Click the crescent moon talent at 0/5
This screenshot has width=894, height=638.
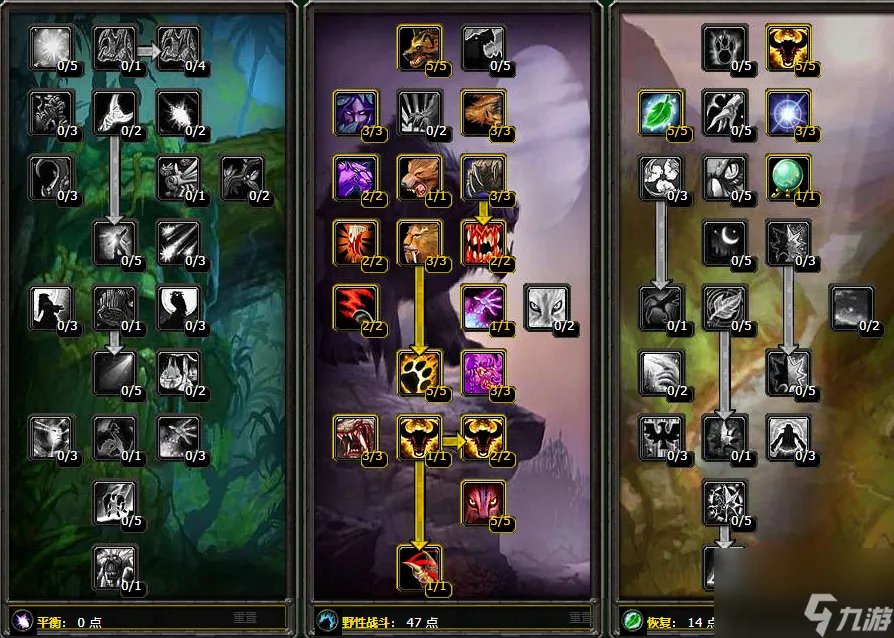click(724, 240)
